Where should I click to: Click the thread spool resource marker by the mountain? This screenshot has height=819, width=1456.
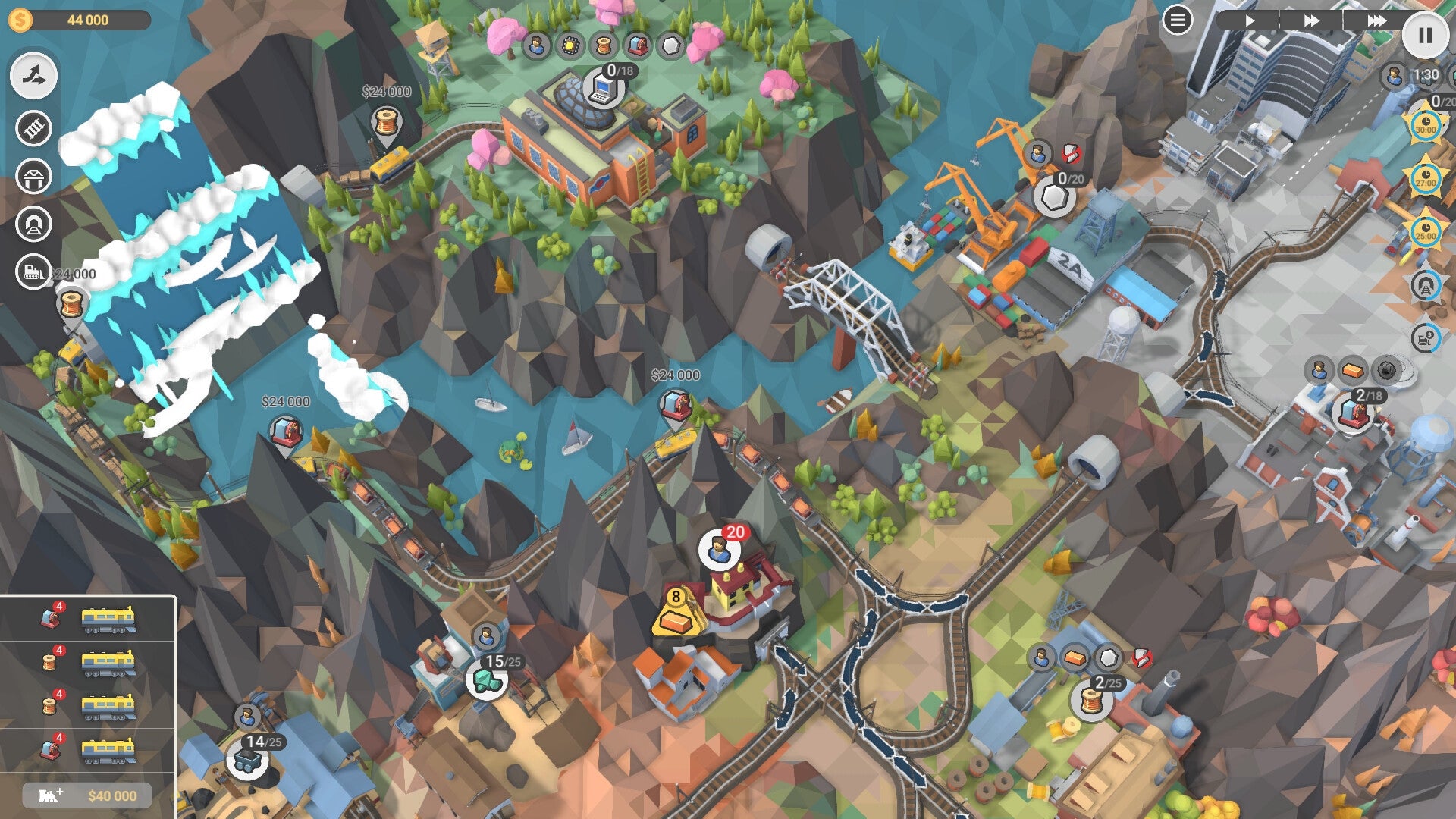coord(385,121)
